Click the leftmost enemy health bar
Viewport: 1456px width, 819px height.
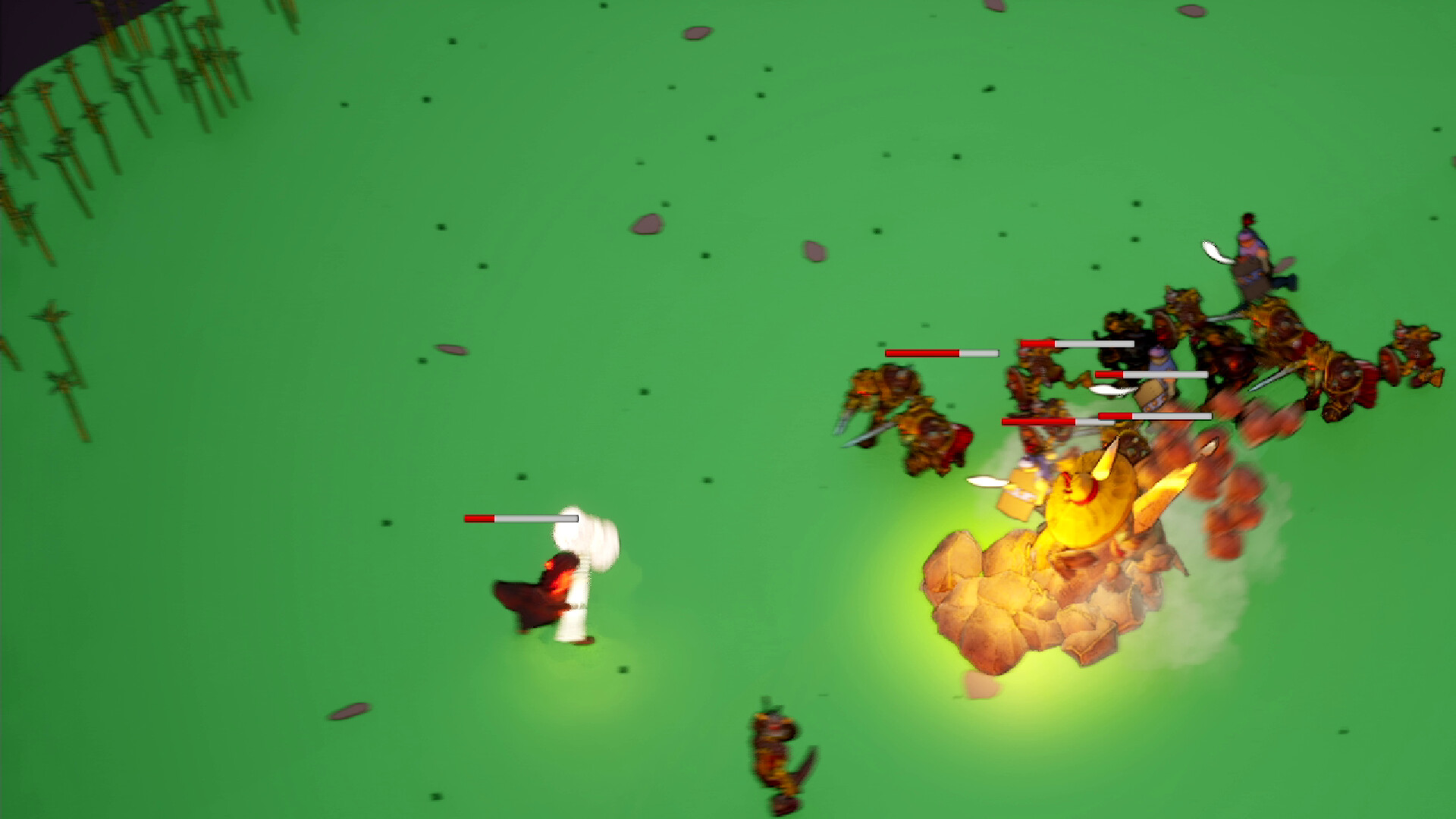940,352
